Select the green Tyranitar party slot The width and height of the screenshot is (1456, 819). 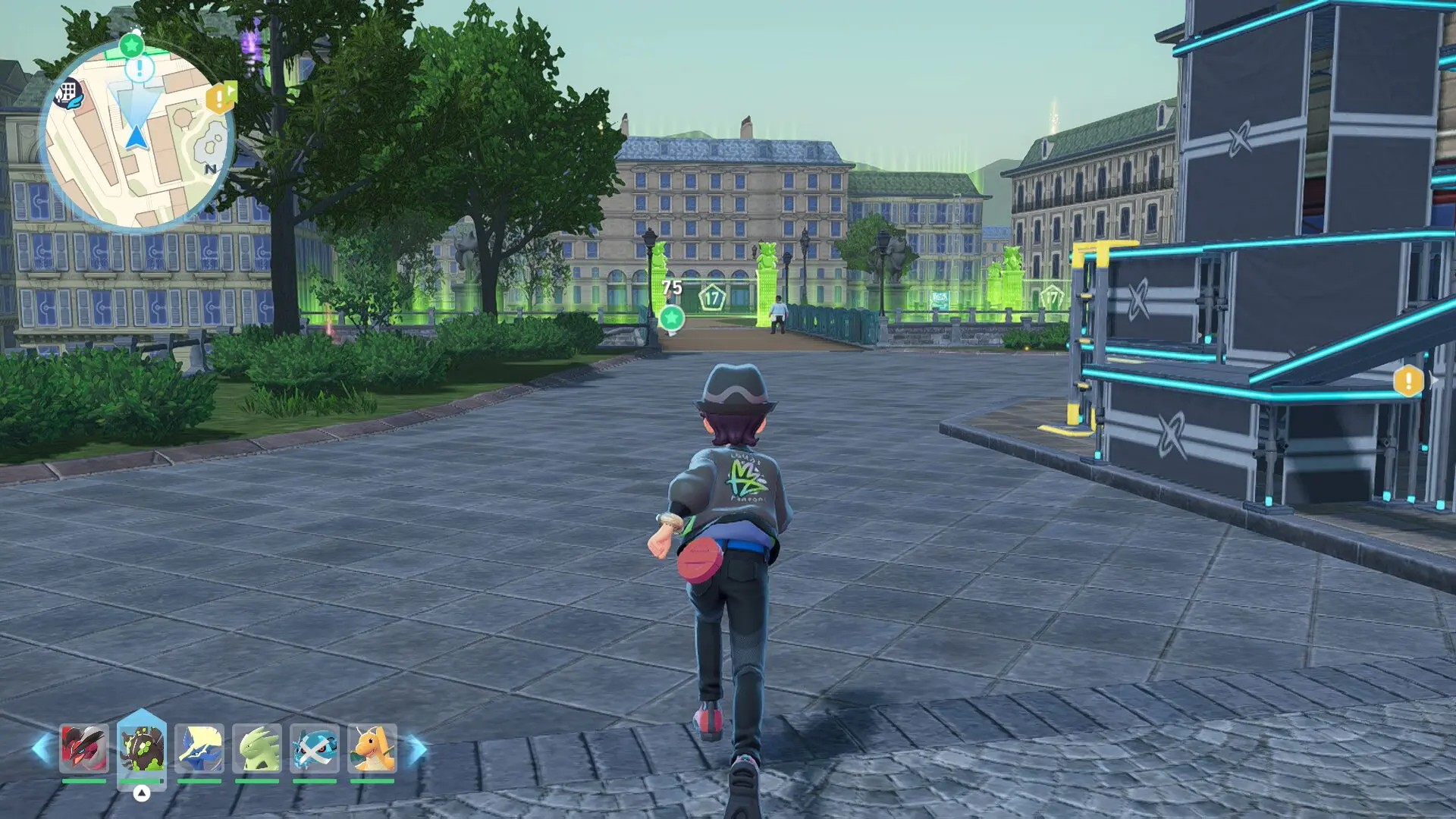point(257,748)
